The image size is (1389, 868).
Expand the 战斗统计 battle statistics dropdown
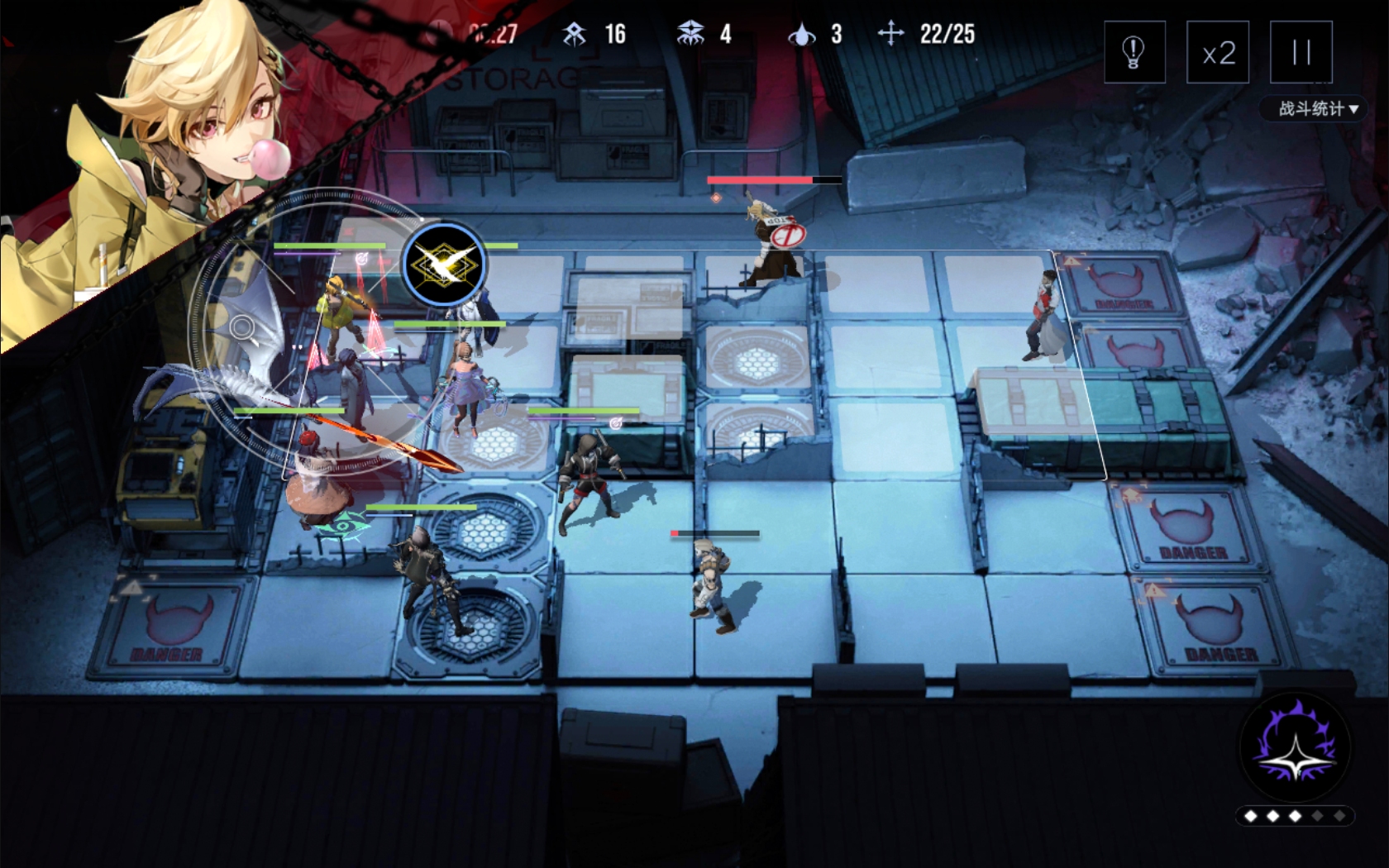point(1318,108)
